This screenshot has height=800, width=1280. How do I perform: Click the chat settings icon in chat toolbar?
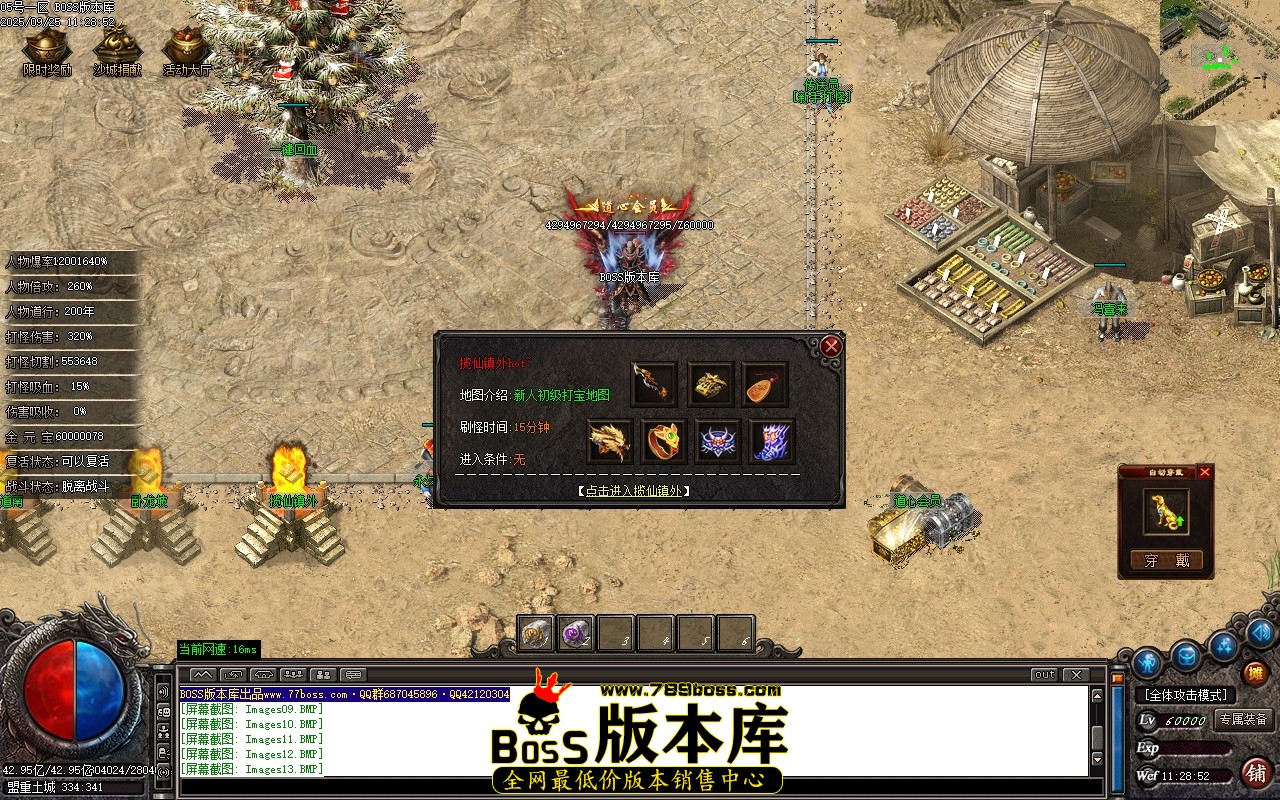(x=354, y=673)
